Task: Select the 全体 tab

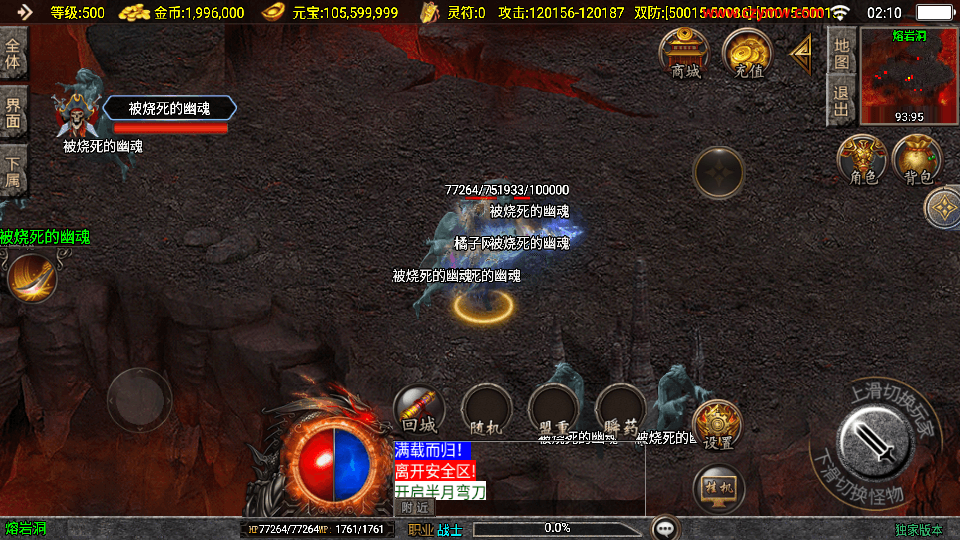Action: click(14, 53)
